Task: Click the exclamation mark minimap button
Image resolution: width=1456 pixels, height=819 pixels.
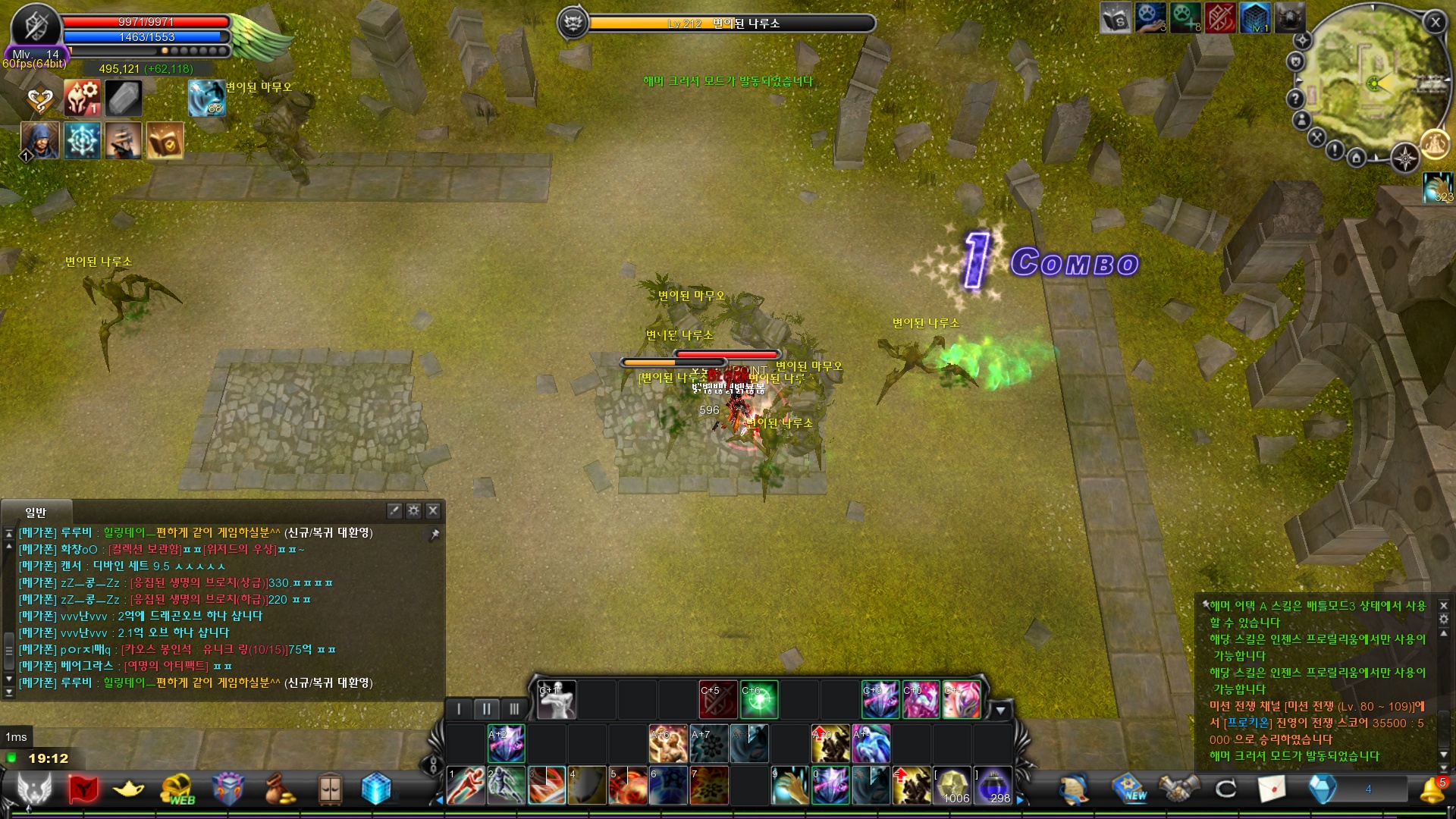Action: click(1335, 150)
